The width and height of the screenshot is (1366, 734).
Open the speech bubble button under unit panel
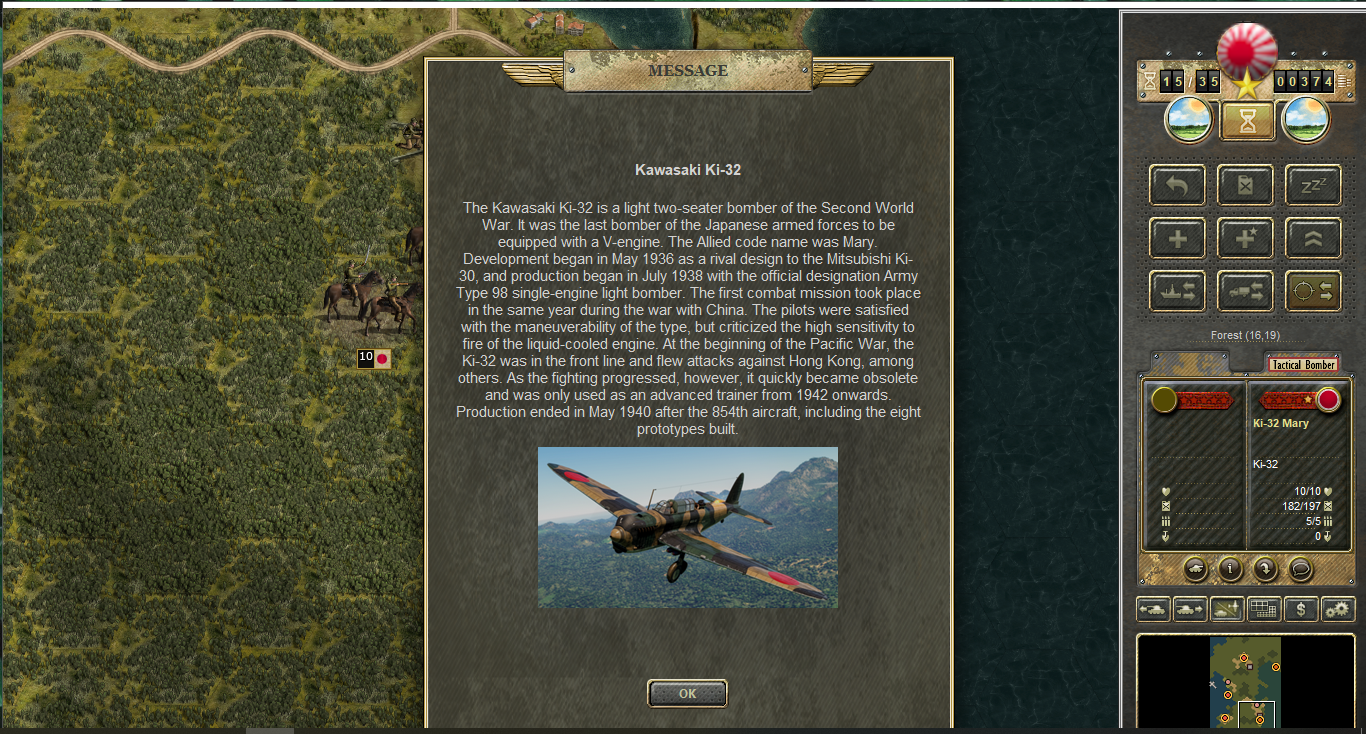(1299, 569)
